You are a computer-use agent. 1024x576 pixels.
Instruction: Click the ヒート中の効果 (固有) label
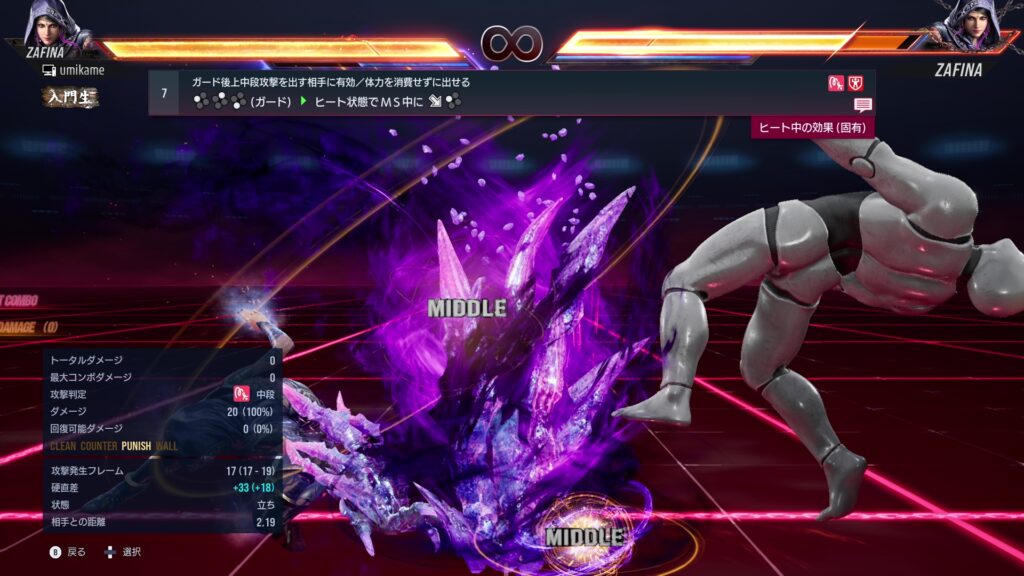(x=812, y=127)
